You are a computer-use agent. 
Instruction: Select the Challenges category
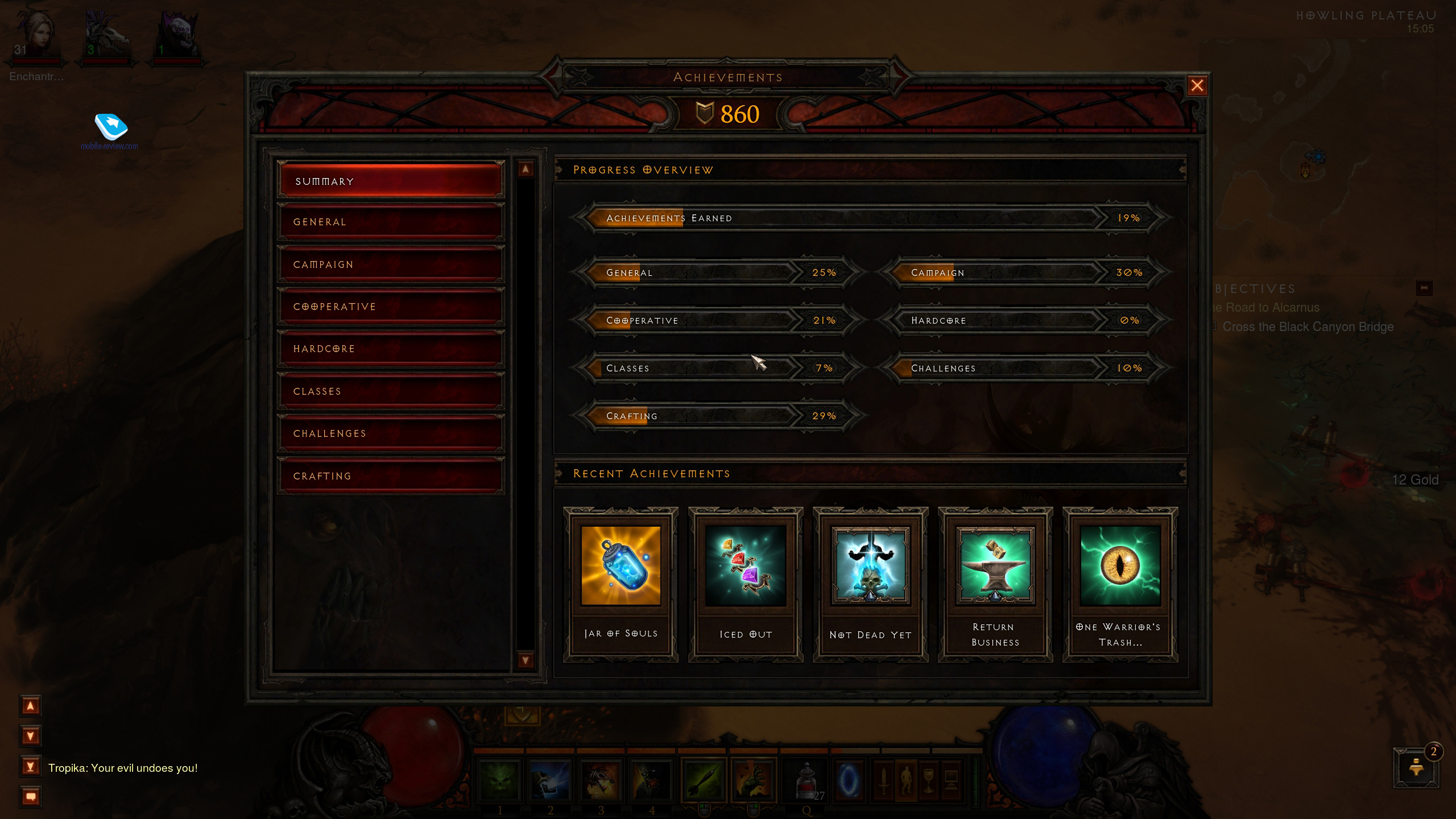[x=391, y=433]
